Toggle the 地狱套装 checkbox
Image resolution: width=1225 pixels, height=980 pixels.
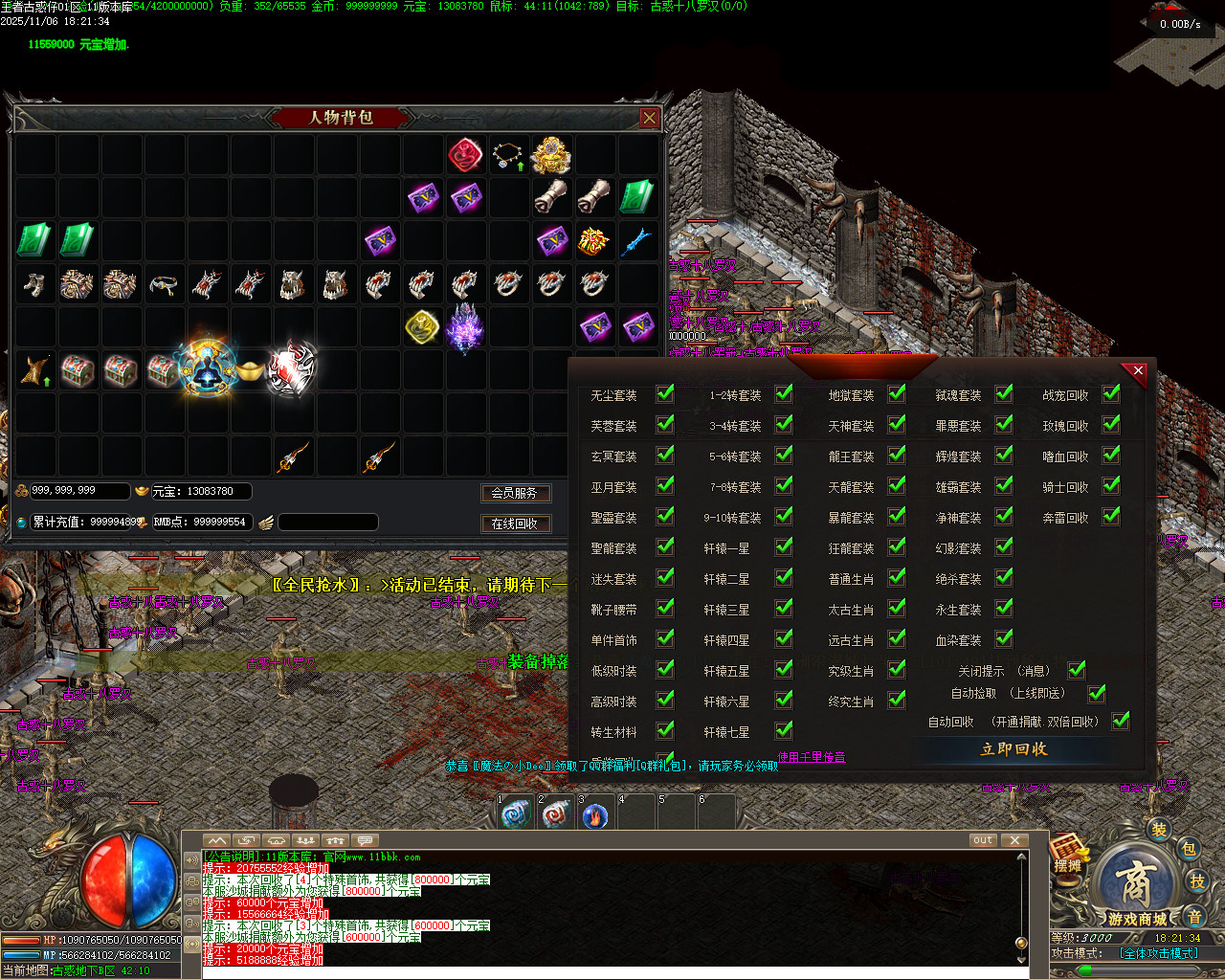pyautogui.click(x=897, y=394)
